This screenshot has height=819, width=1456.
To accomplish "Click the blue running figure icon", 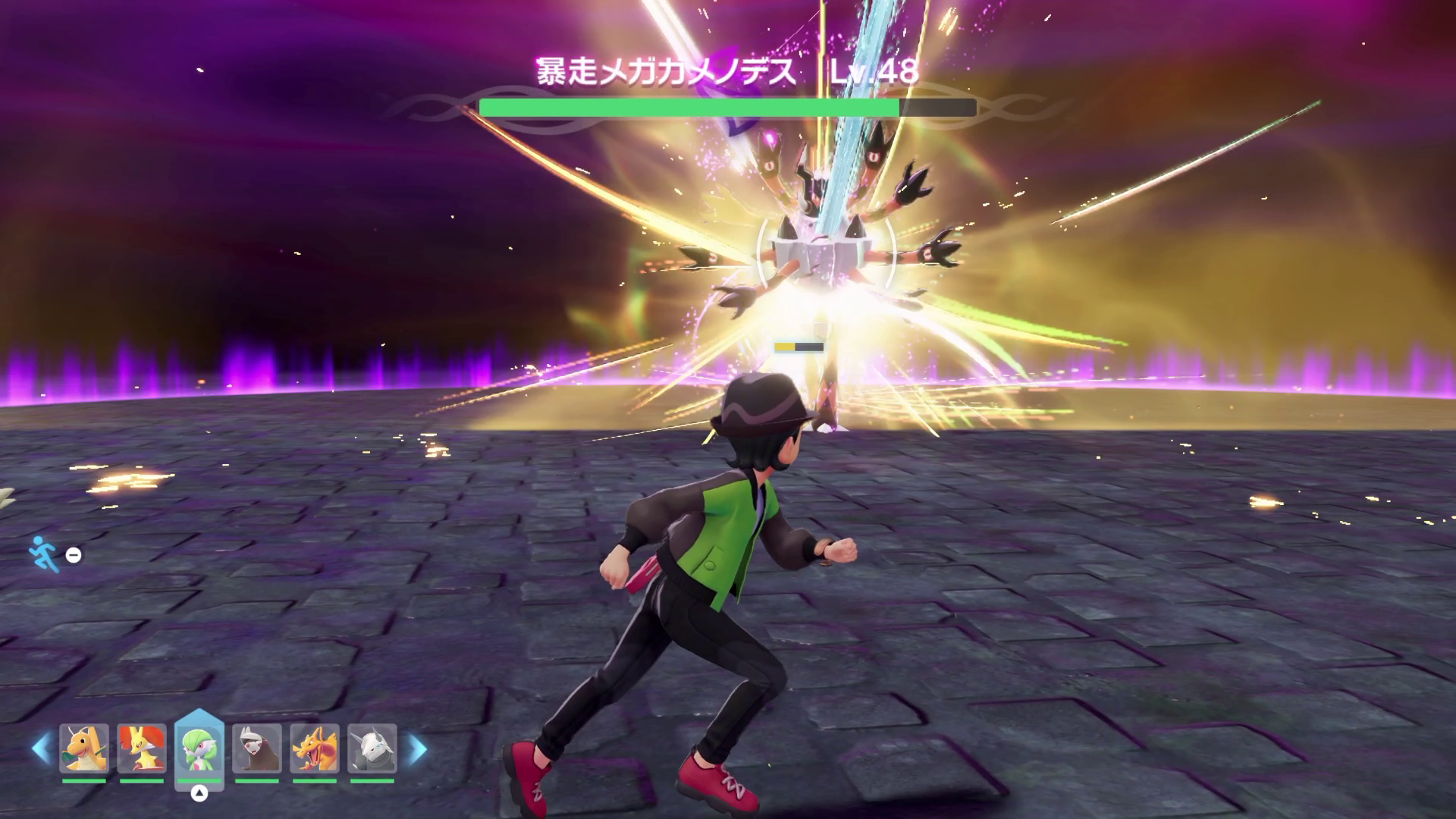I will tap(44, 554).
